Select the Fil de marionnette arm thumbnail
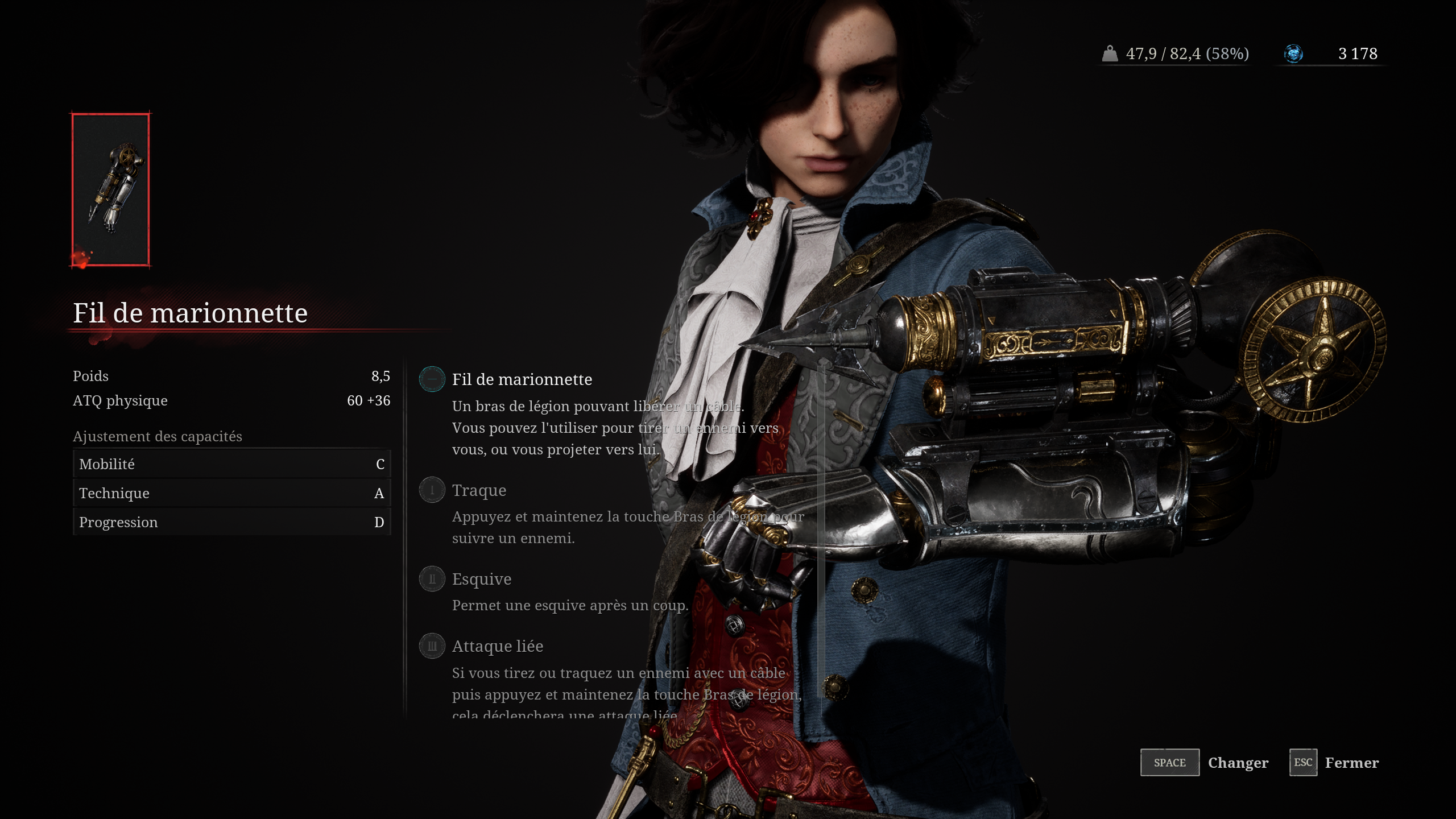The width and height of the screenshot is (1456, 819). 110,189
